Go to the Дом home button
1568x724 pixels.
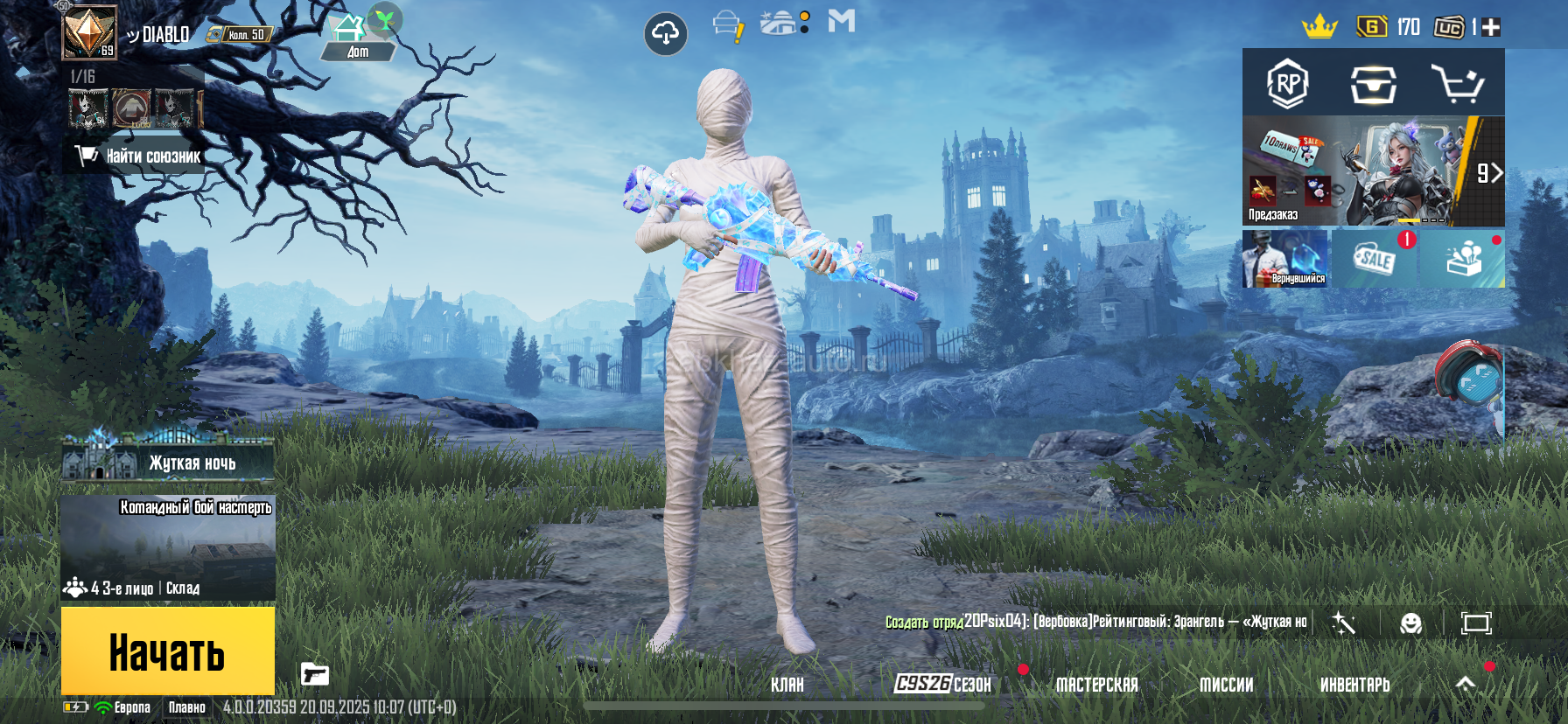point(357,39)
